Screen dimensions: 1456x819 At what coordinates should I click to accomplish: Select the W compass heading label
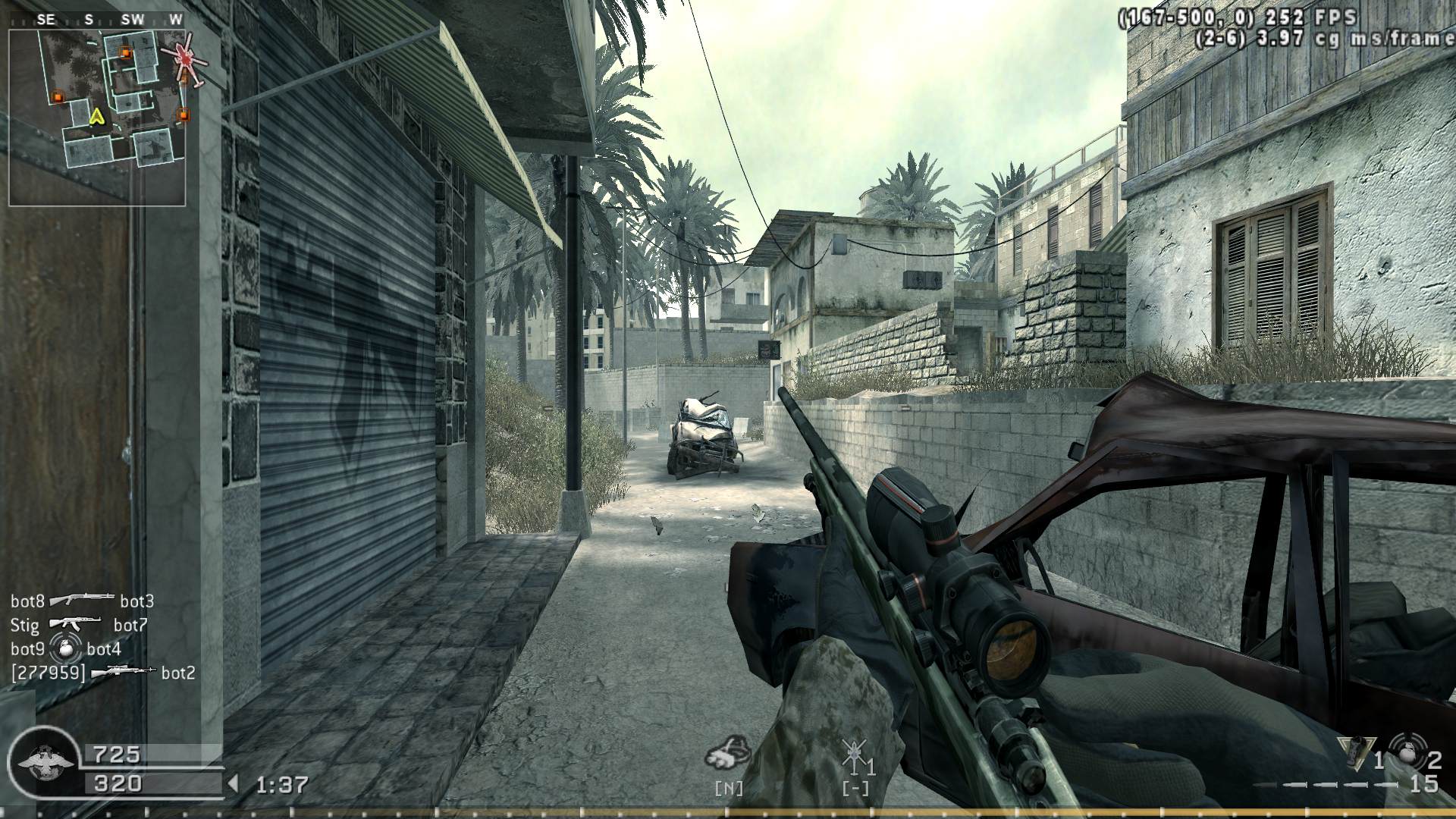tap(175, 19)
